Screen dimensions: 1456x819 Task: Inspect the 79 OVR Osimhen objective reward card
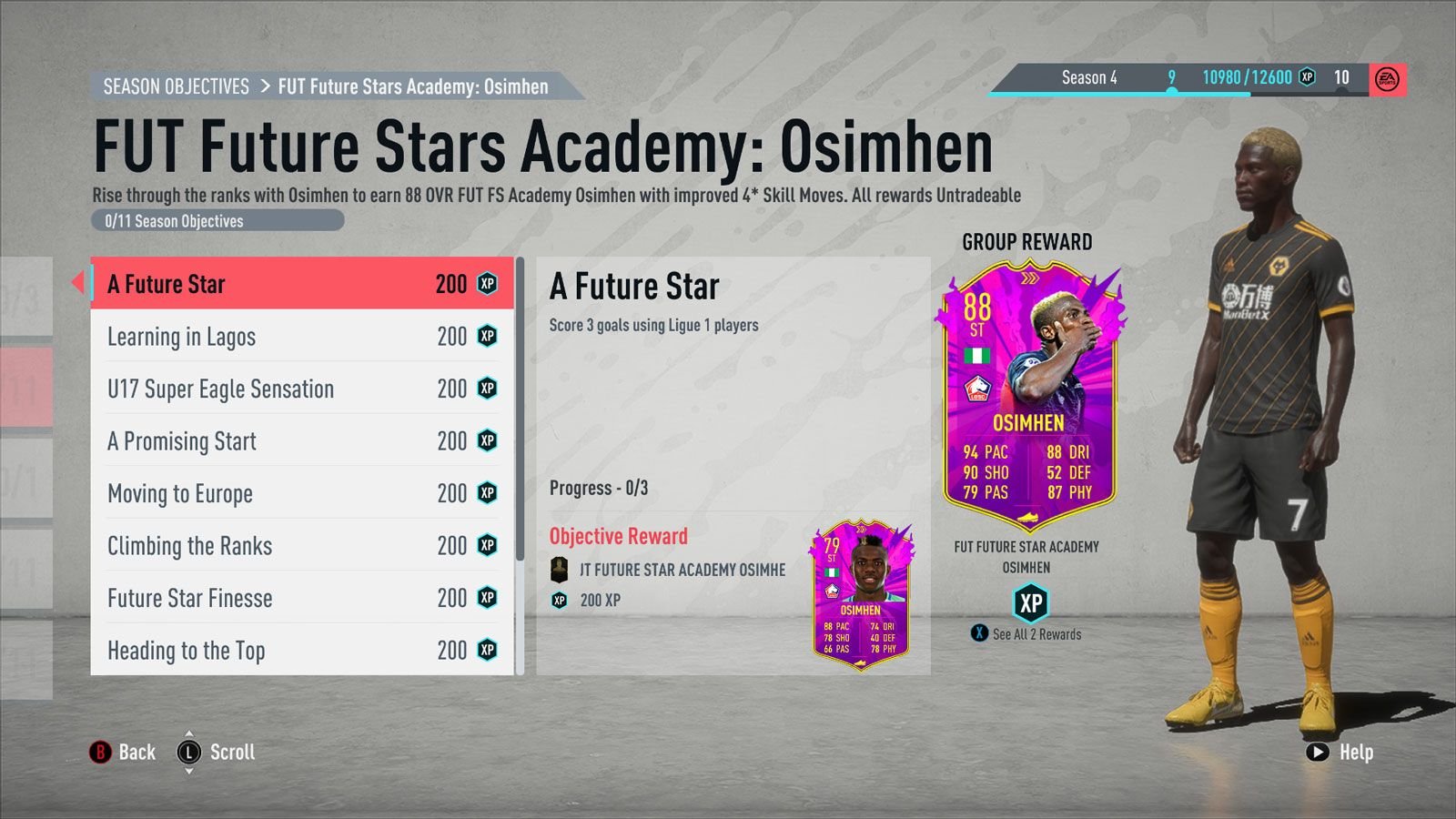pyautogui.click(x=860, y=594)
